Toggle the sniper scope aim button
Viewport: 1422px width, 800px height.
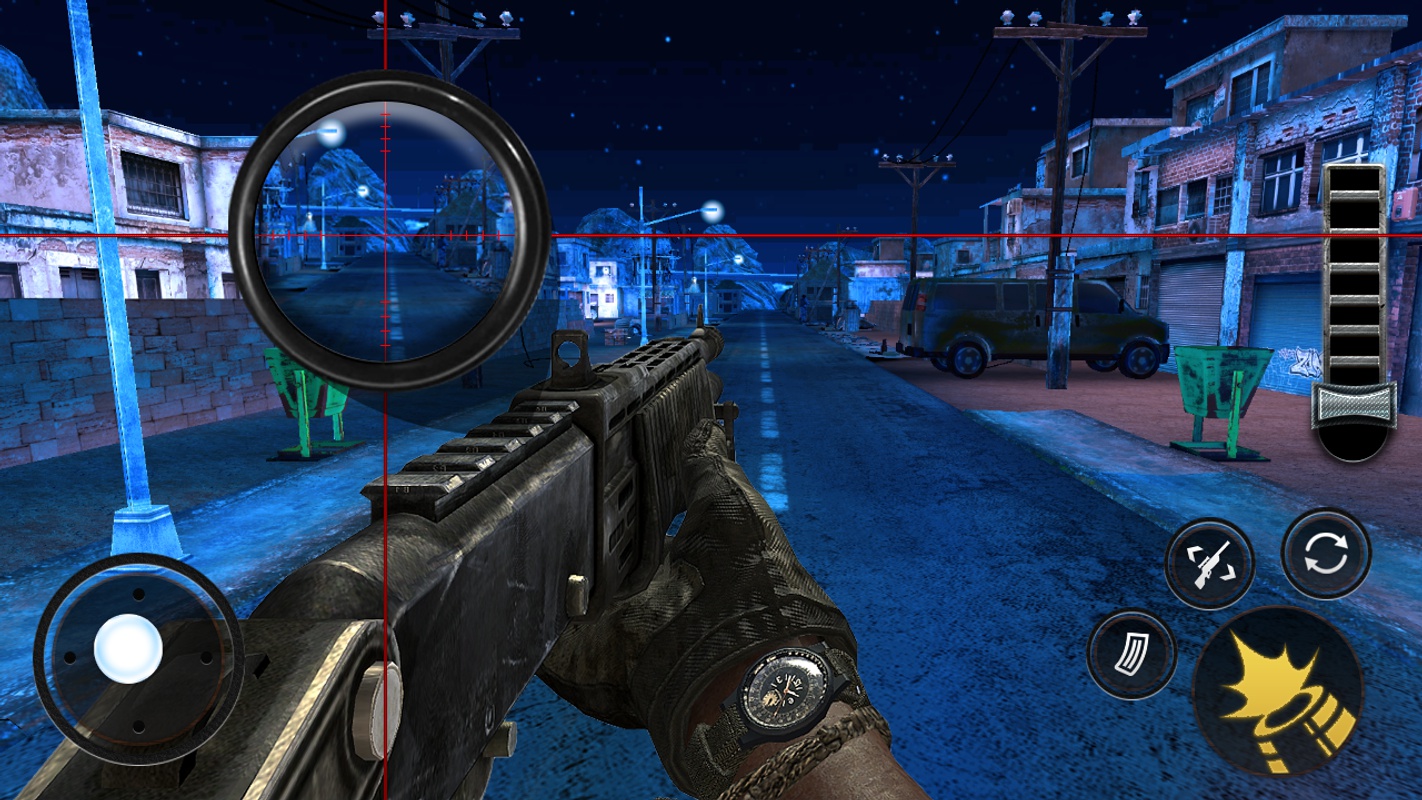(1209, 564)
